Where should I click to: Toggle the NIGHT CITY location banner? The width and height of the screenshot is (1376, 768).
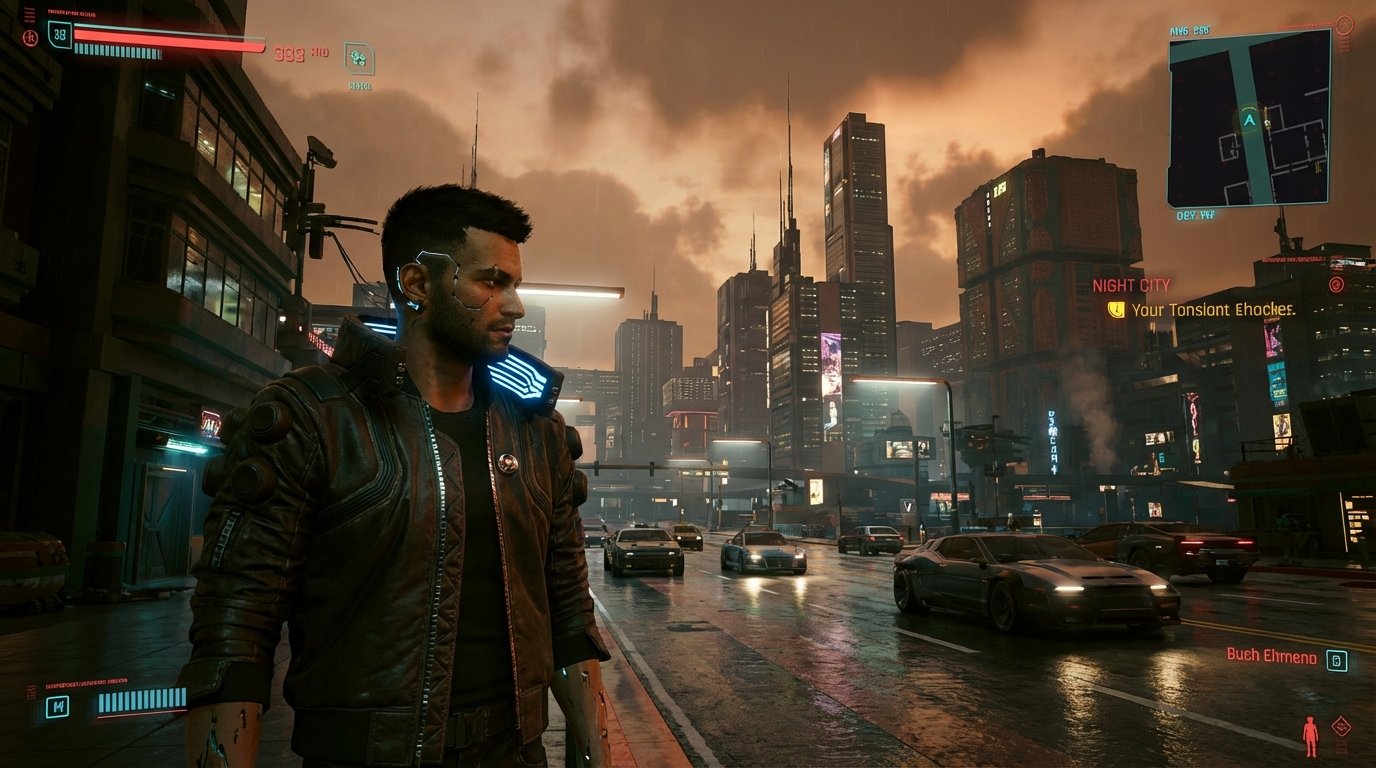[1132, 285]
